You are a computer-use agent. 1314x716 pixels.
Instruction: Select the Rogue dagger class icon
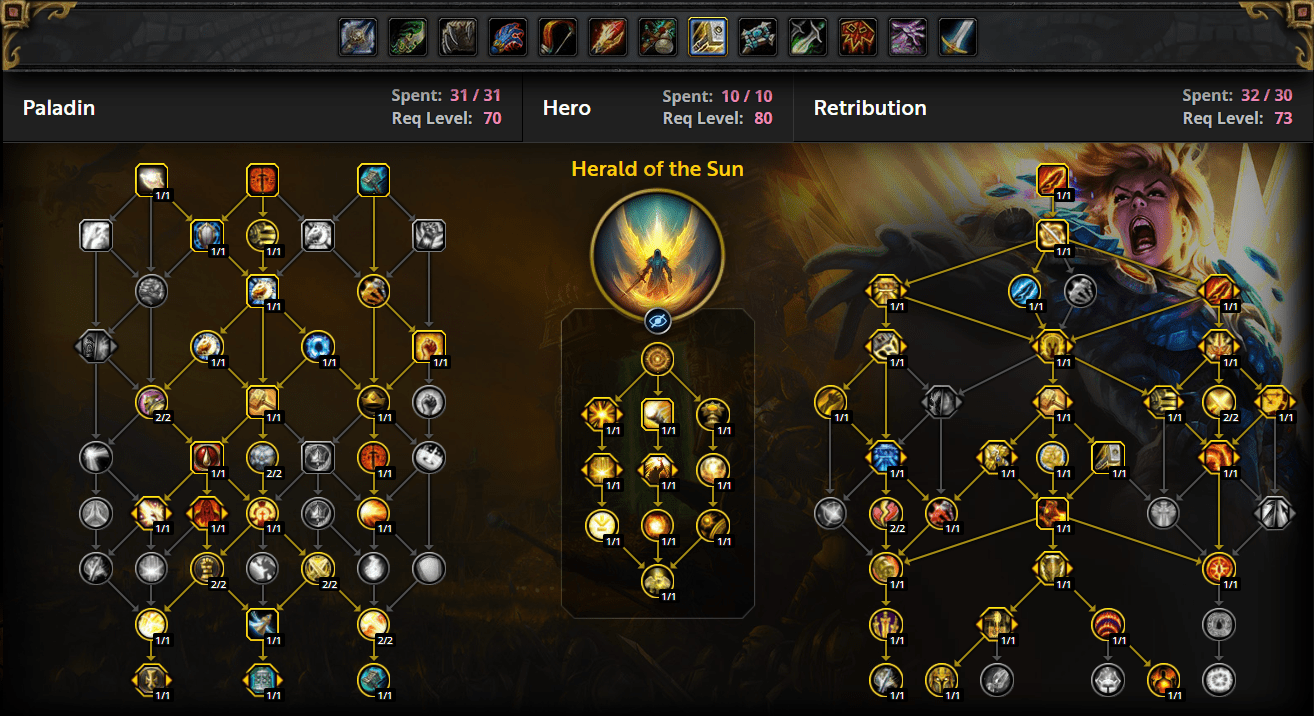click(807, 38)
